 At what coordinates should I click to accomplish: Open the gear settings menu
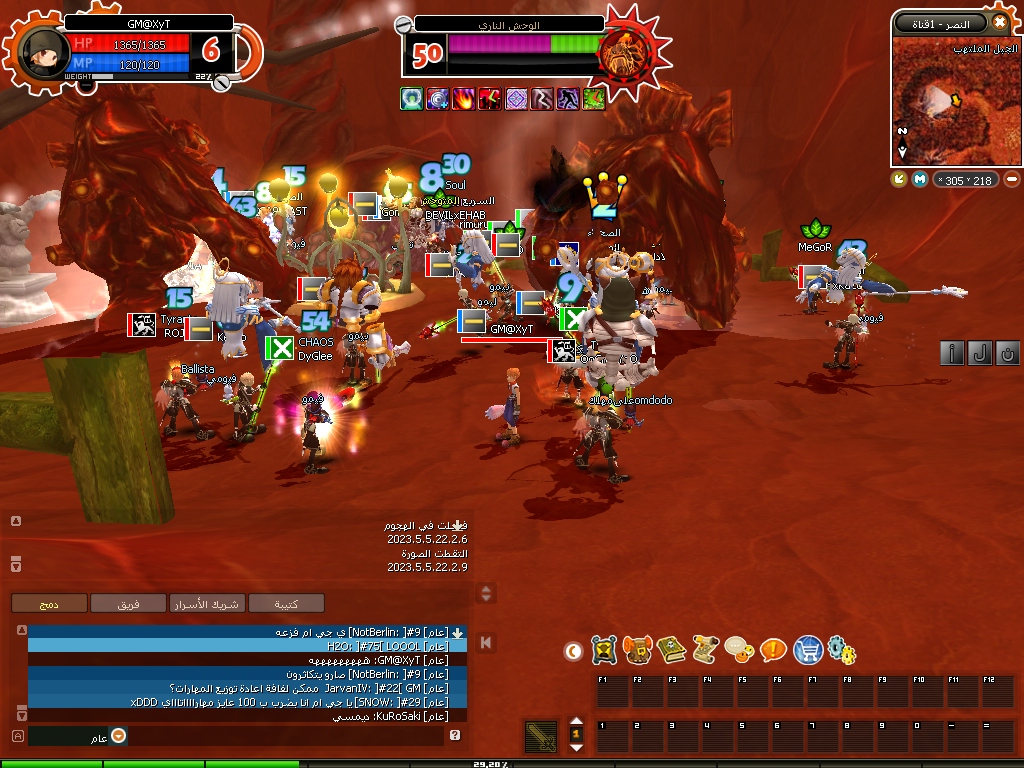coord(842,650)
